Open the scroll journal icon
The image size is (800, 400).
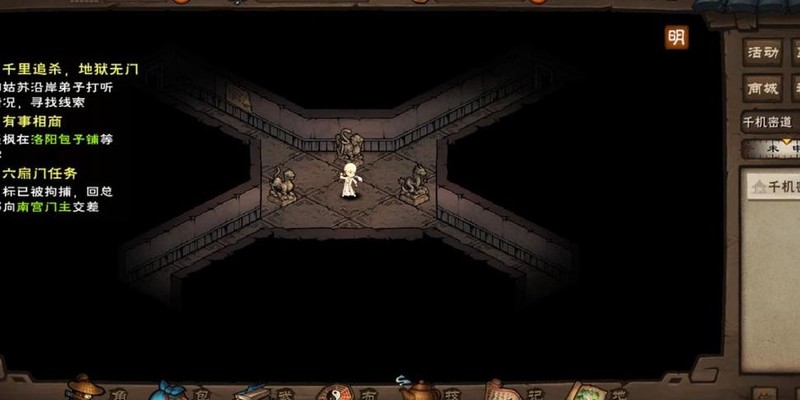click(x=497, y=389)
